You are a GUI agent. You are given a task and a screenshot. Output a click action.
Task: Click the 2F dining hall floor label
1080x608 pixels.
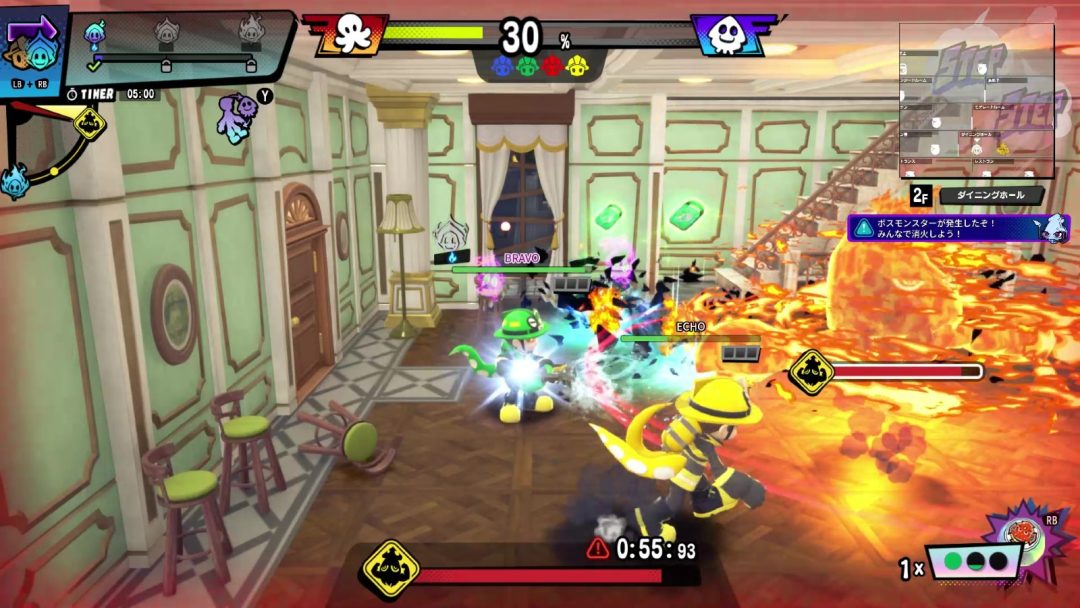[x=976, y=195]
